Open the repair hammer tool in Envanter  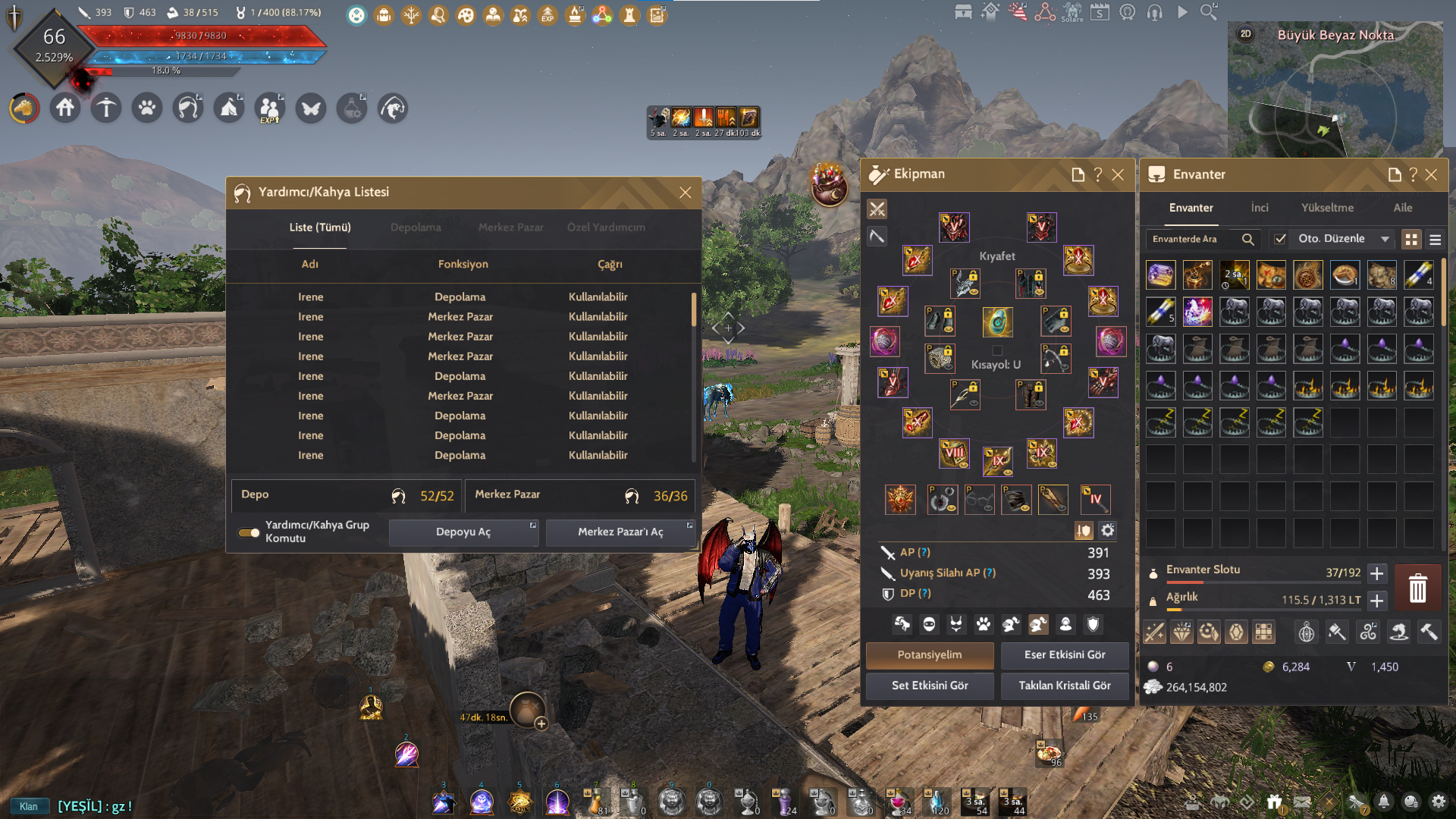point(1429,632)
